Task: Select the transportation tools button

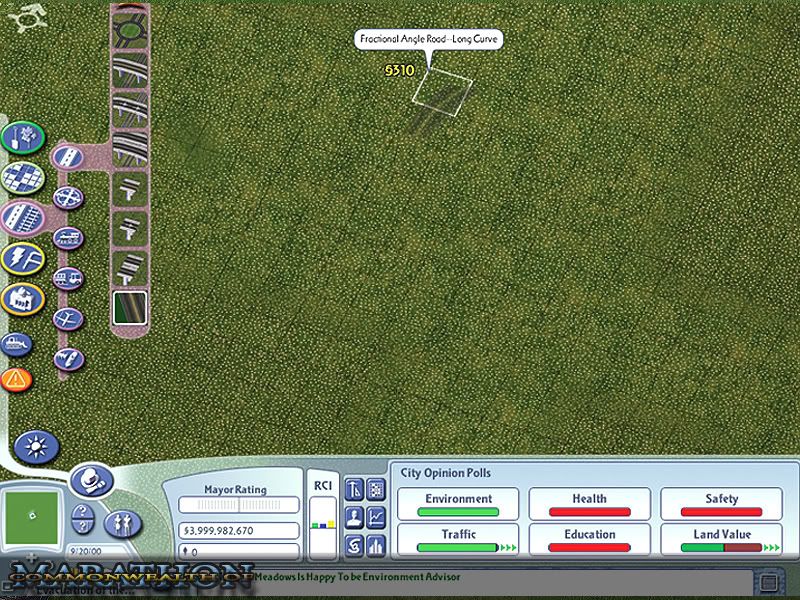Action: 22,217
